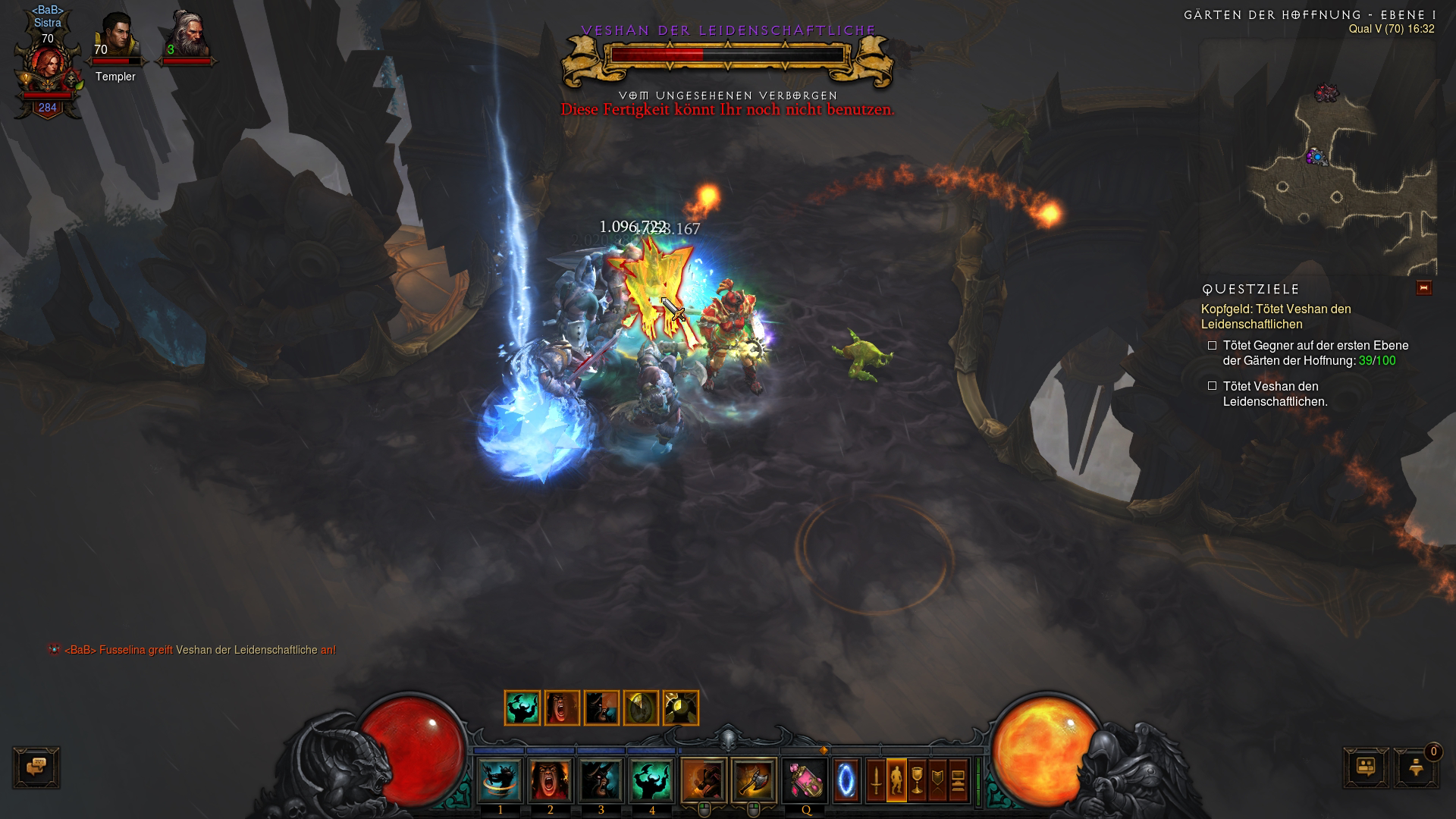The image size is (1456, 819).
Task: Collapse the Questziele objectives panel
Action: (x=1423, y=288)
